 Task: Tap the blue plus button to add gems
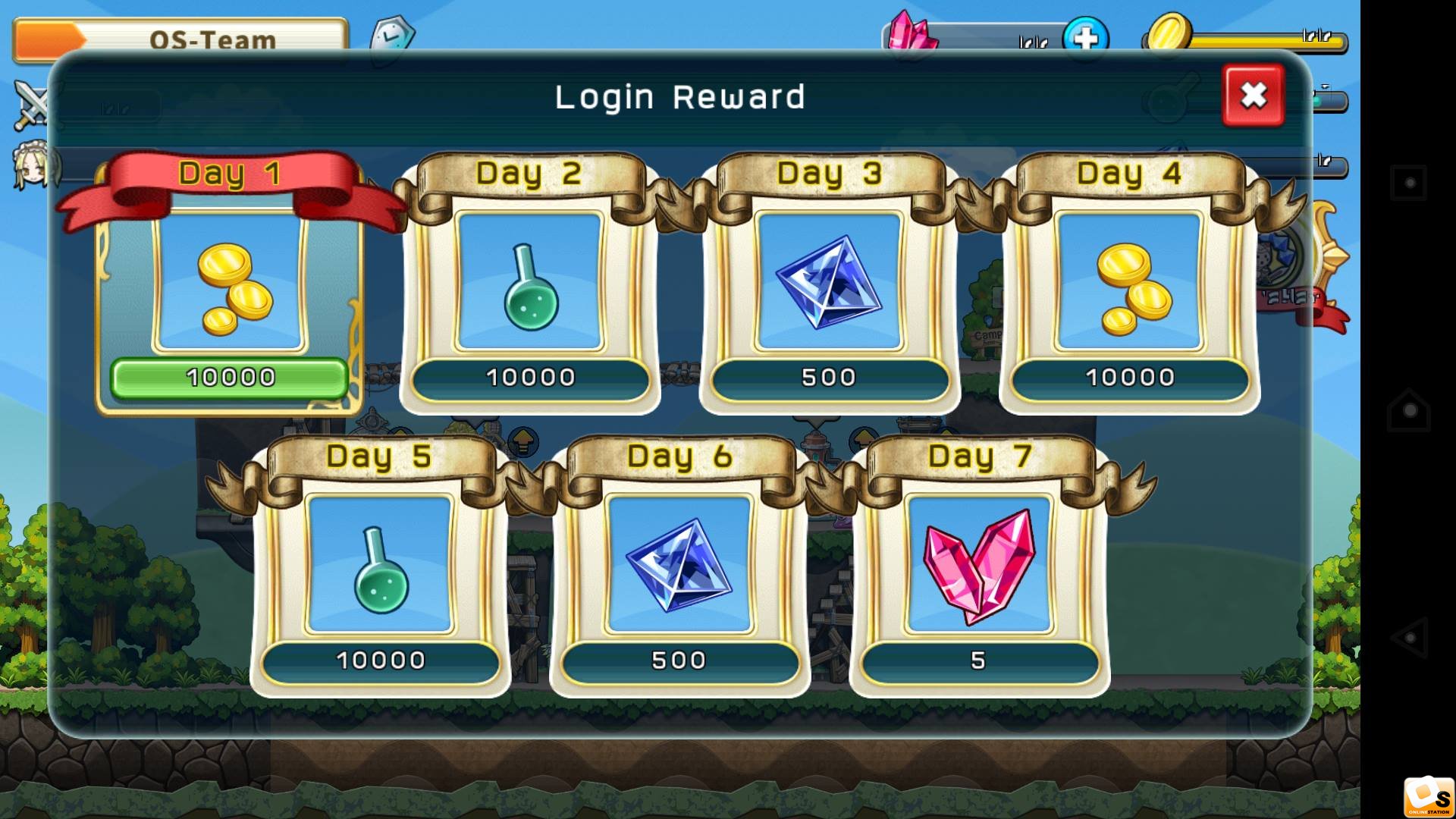(x=1085, y=38)
